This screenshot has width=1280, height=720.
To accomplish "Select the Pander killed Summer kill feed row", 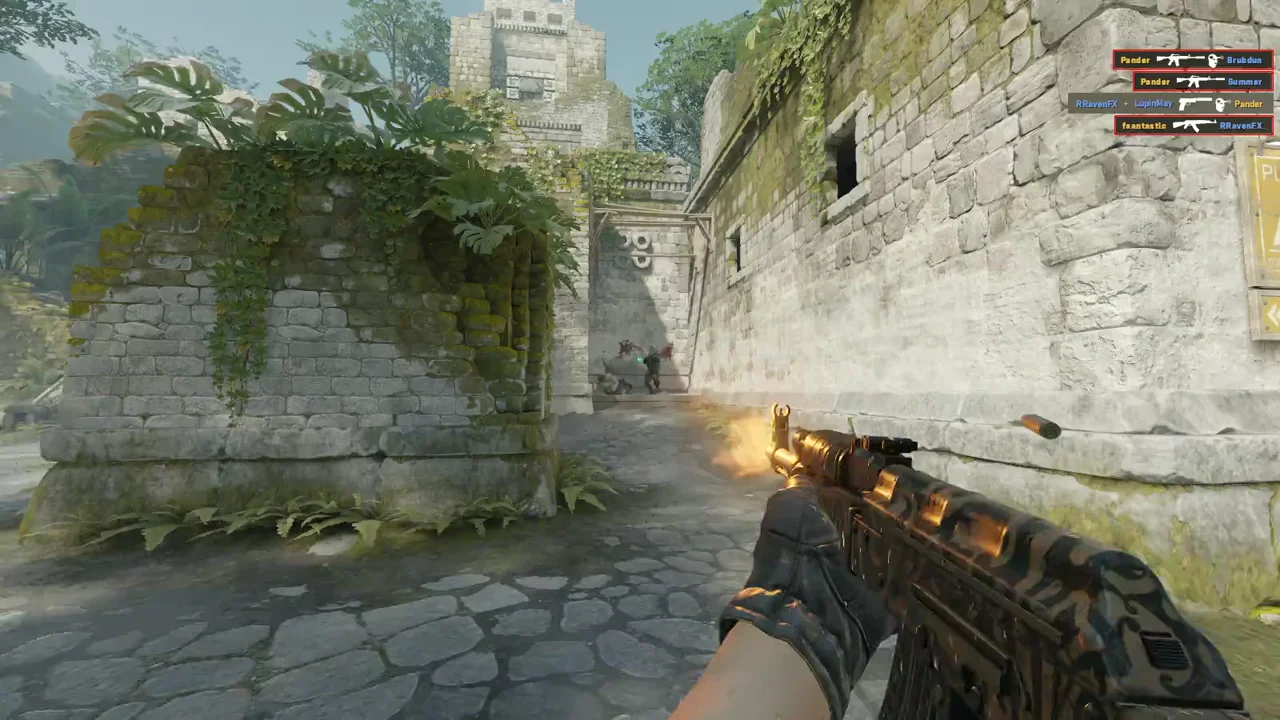I will click(1202, 82).
